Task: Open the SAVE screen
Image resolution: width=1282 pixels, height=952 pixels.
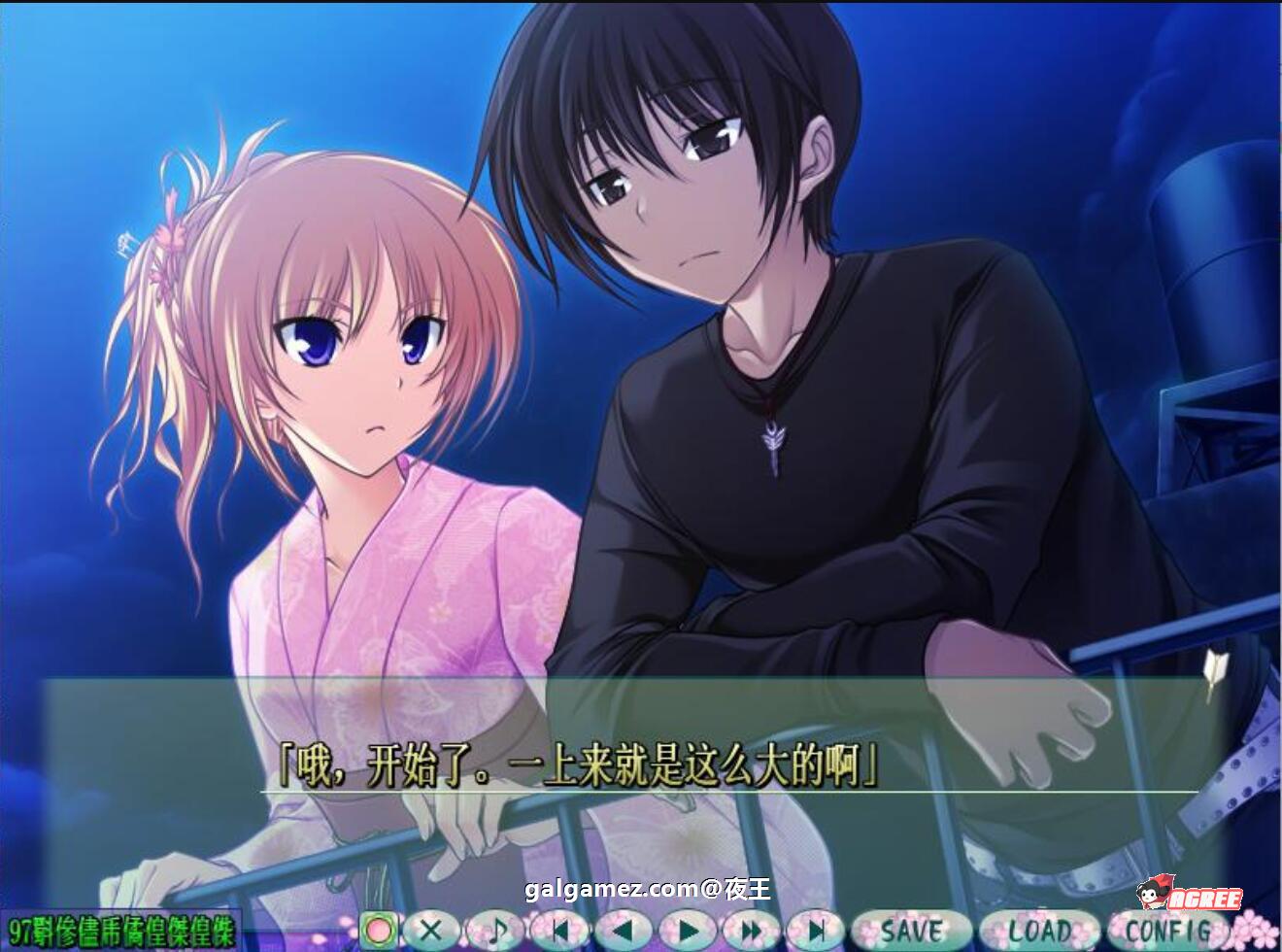Action: click(x=912, y=931)
